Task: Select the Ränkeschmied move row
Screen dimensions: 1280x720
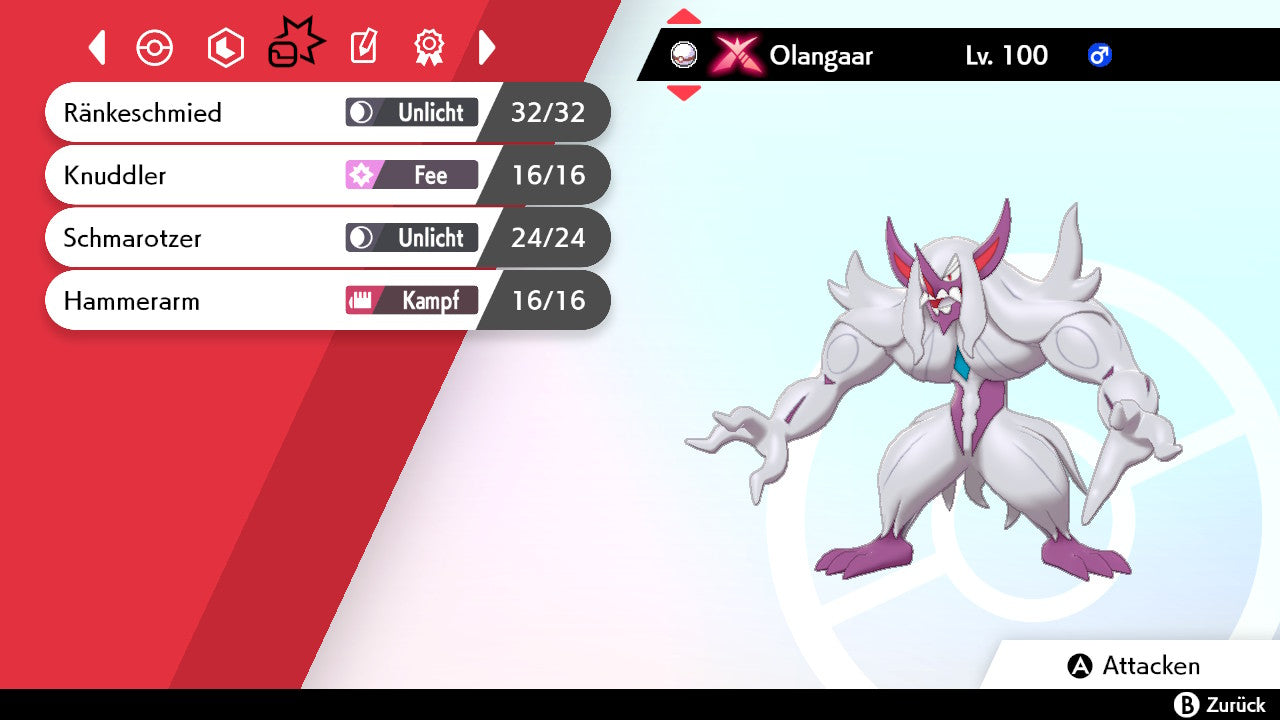Action: tap(326, 112)
